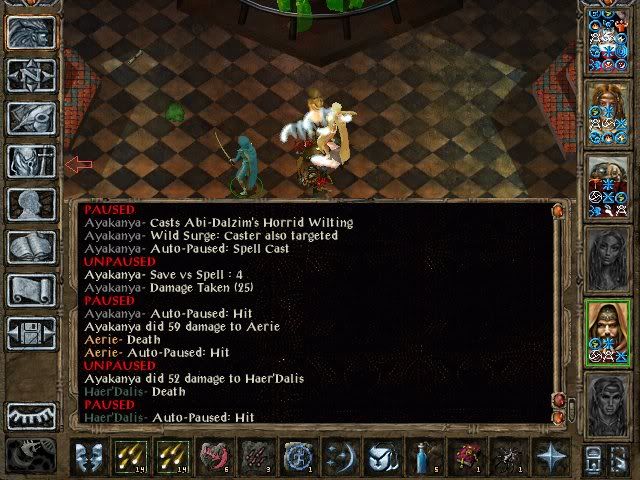Open options via the floppy disk icon
640x480 pixels.
pos(30,333)
